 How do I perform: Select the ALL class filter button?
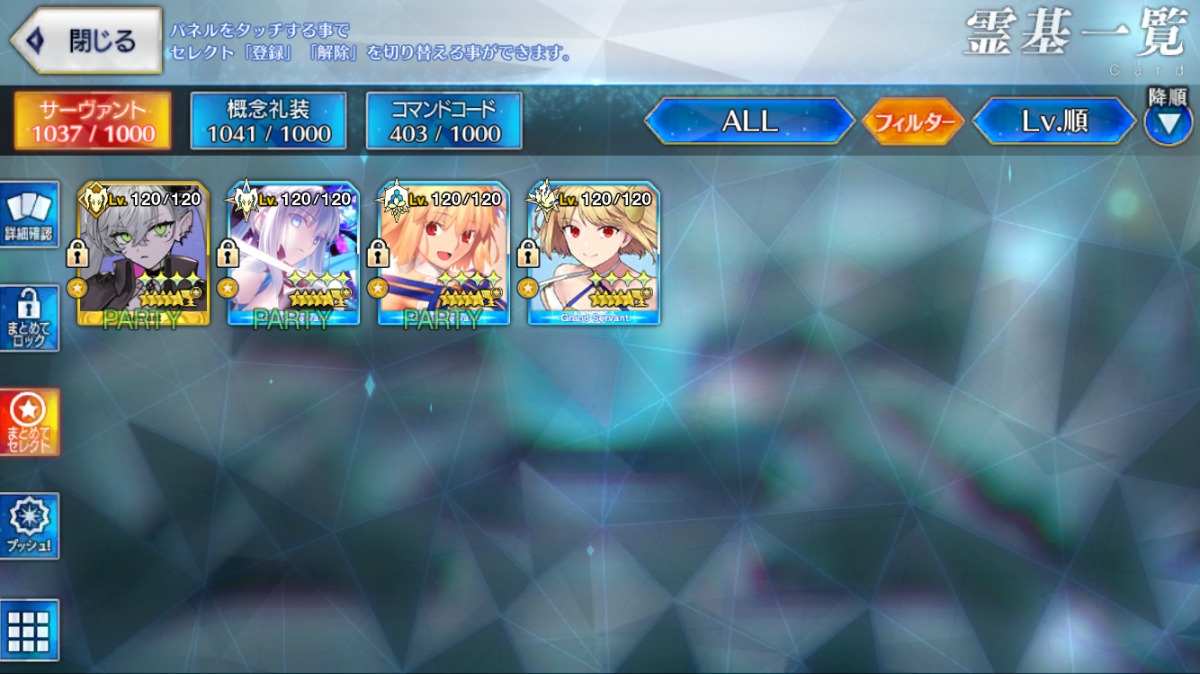(750, 121)
